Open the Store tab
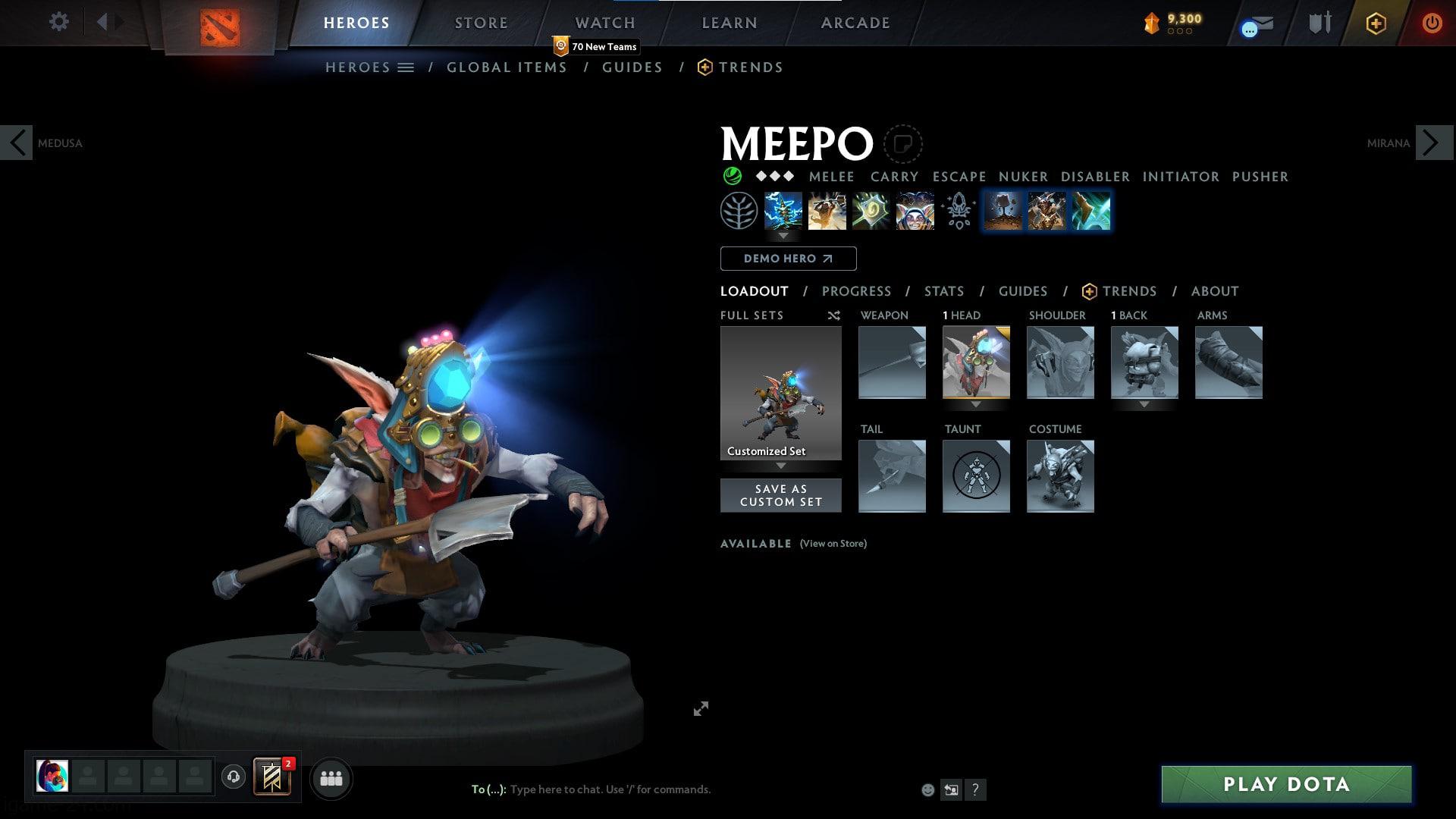This screenshot has height=819, width=1456. click(481, 23)
